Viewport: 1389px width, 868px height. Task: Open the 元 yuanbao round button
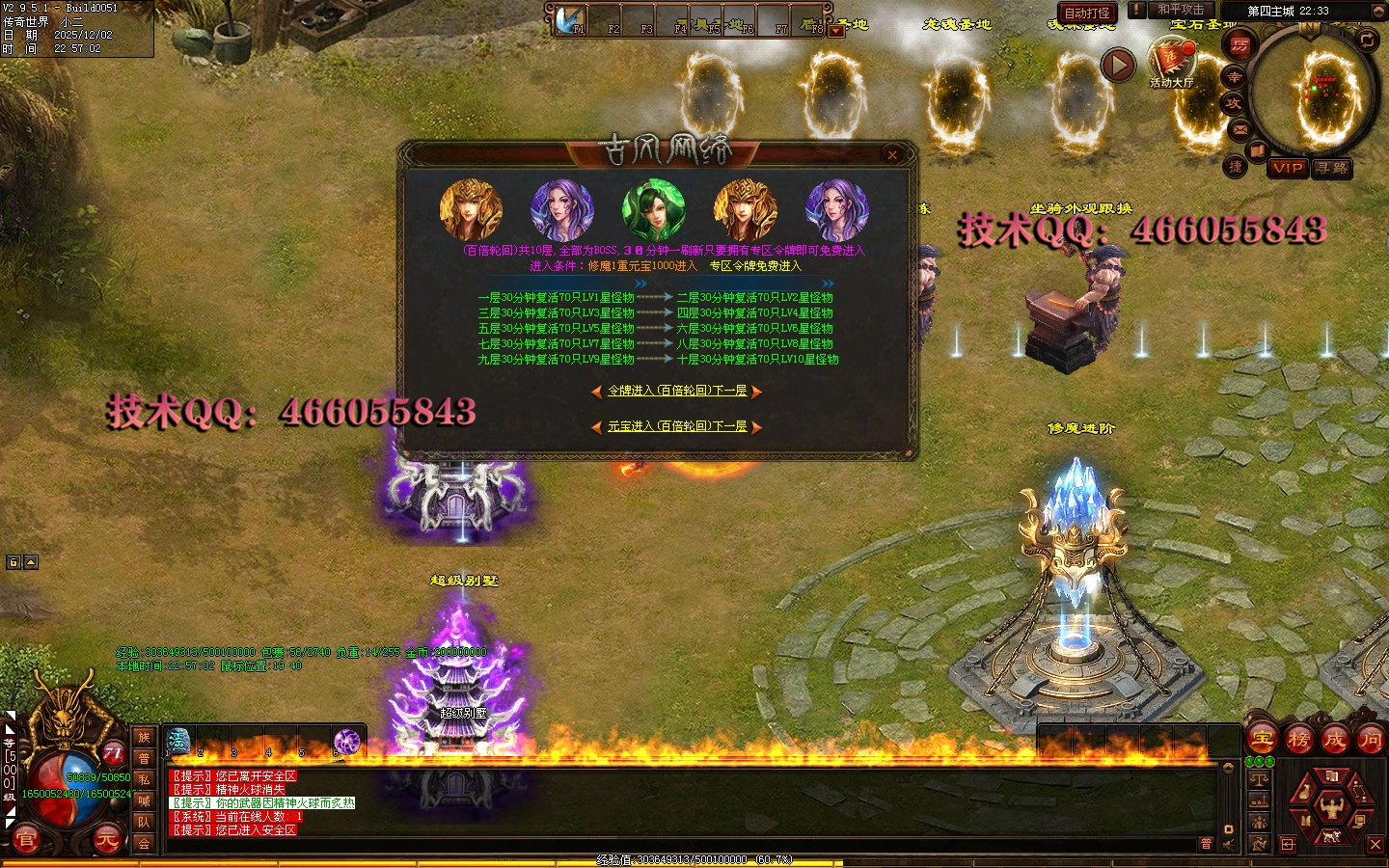point(106,840)
